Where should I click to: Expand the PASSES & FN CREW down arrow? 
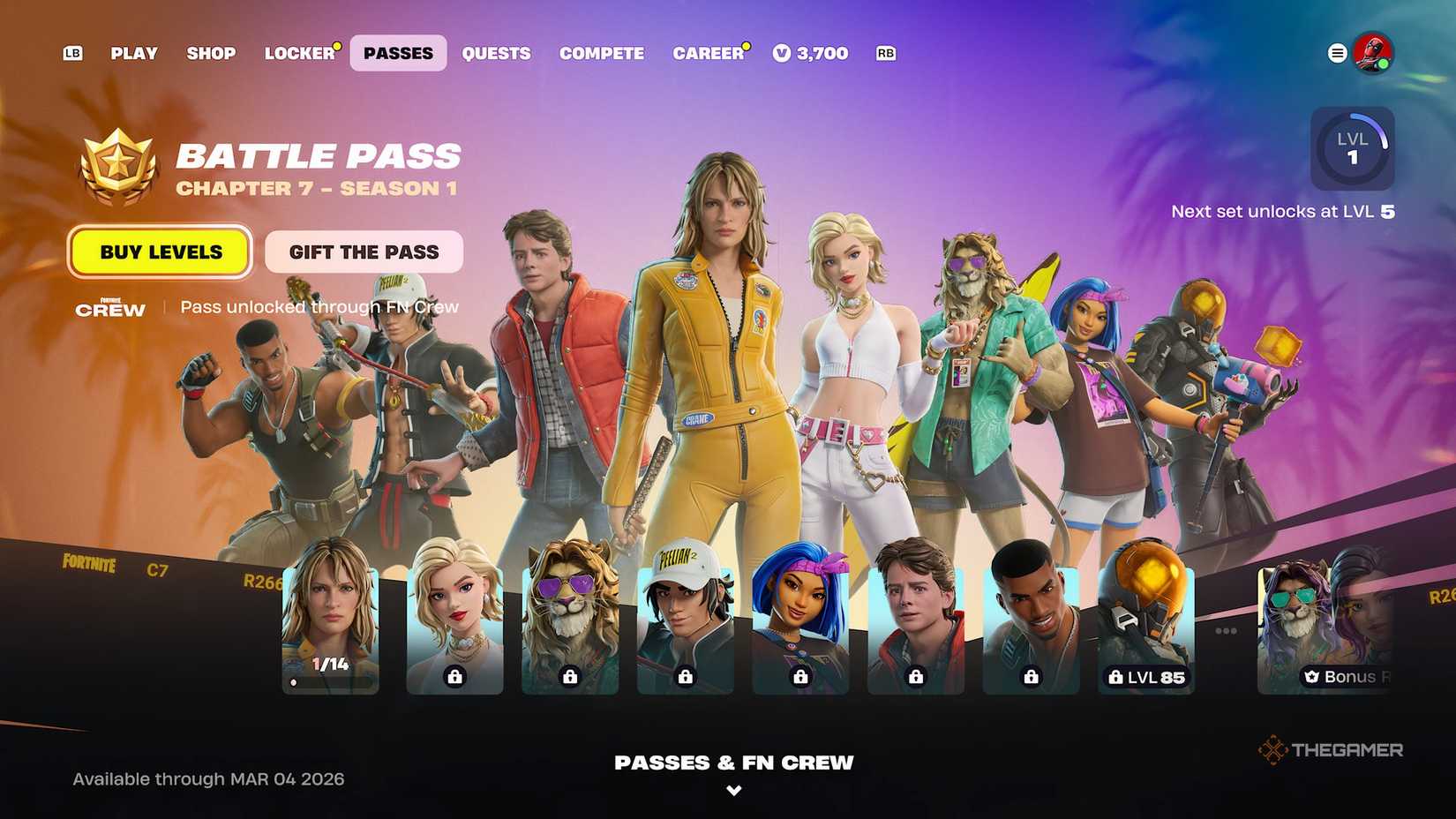point(733,791)
